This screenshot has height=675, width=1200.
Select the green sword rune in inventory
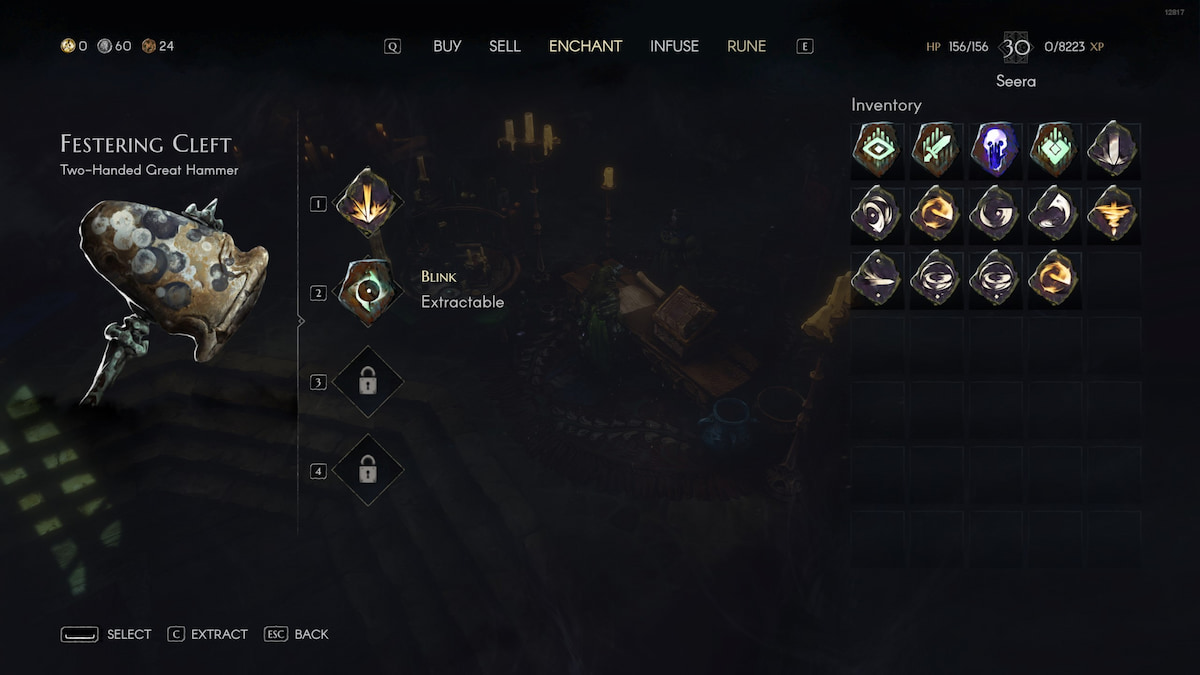(x=937, y=150)
